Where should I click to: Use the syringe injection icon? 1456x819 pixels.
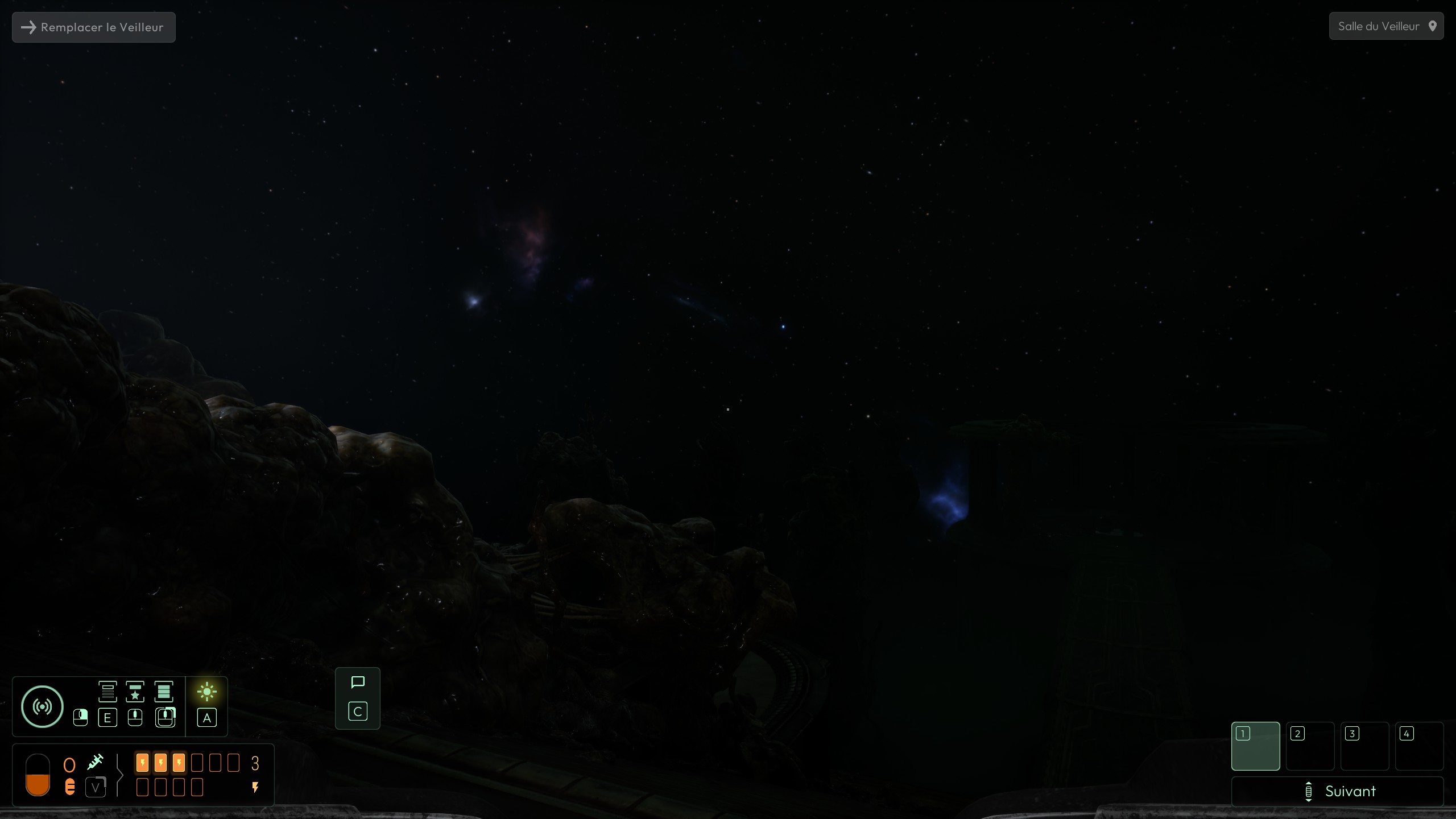point(95,762)
